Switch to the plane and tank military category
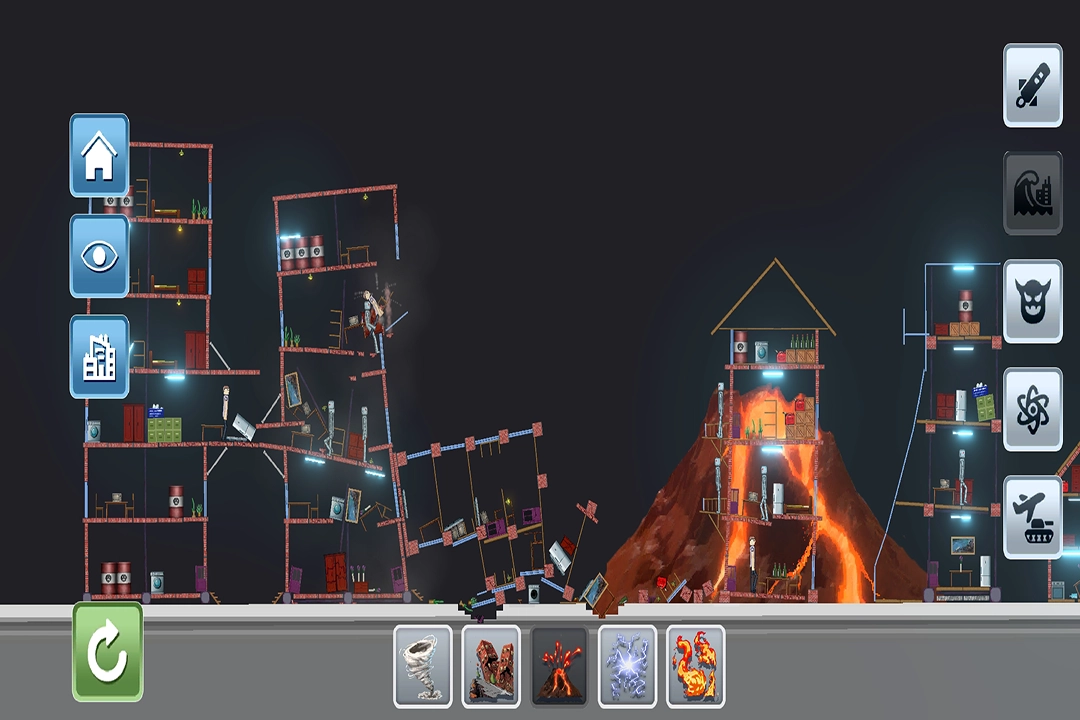The width and height of the screenshot is (1080, 720). (1032, 517)
